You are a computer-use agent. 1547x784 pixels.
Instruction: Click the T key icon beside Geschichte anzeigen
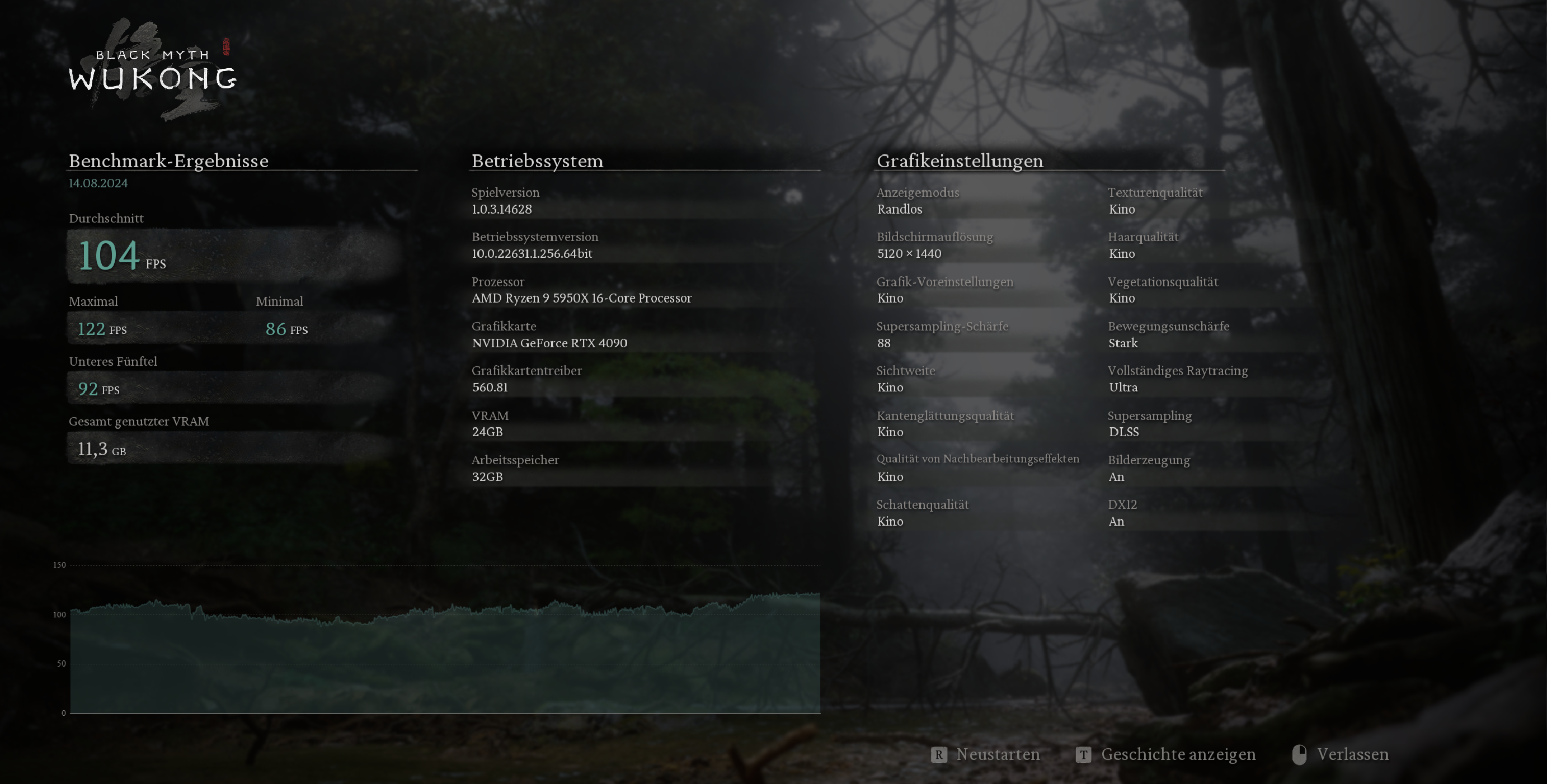tap(1084, 754)
